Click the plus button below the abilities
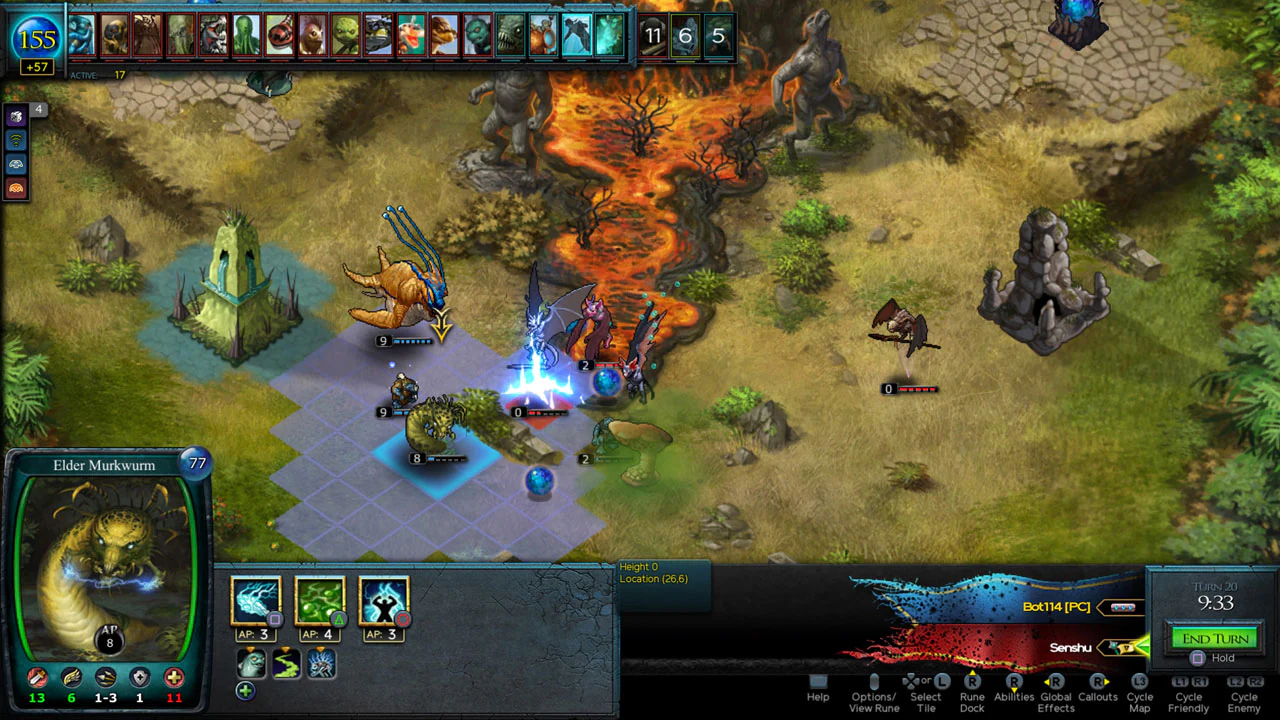 [245, 690]
